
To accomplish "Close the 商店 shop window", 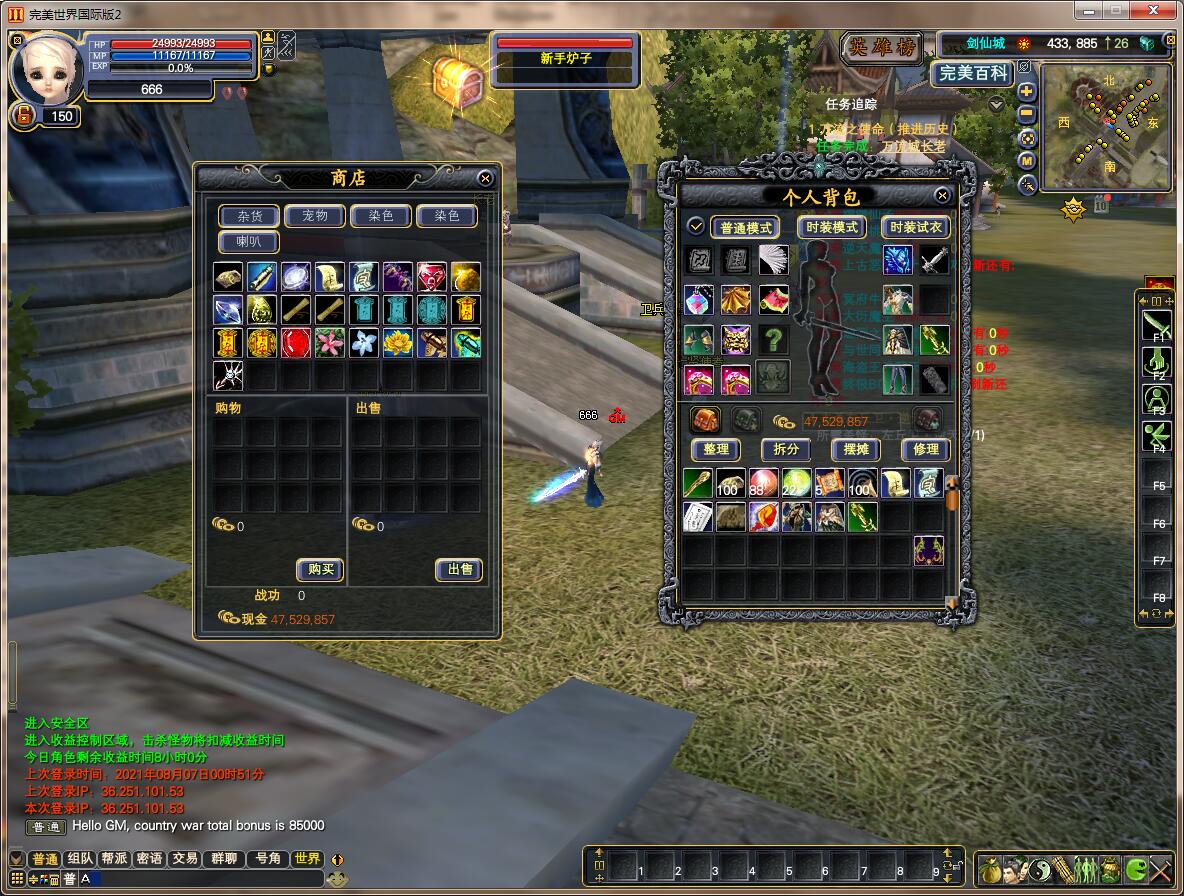I will pos(485,178).
